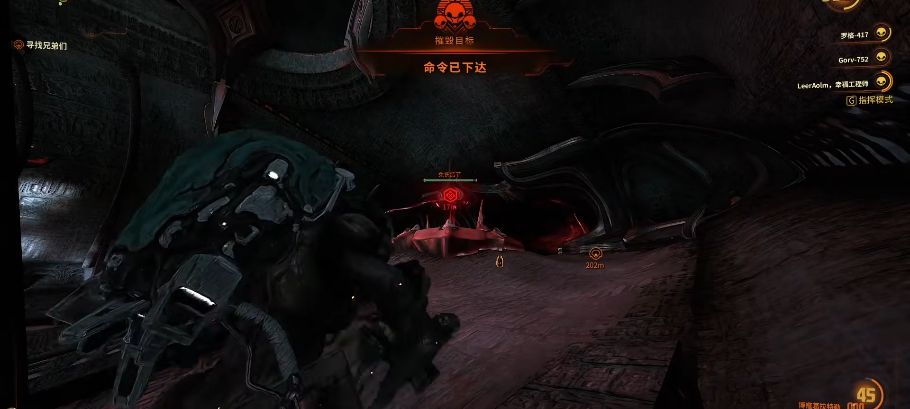This screenshot has height=409, width=910.
Task: Select the 寻找兄弟们 objective tracker
Action: point(41,45)
